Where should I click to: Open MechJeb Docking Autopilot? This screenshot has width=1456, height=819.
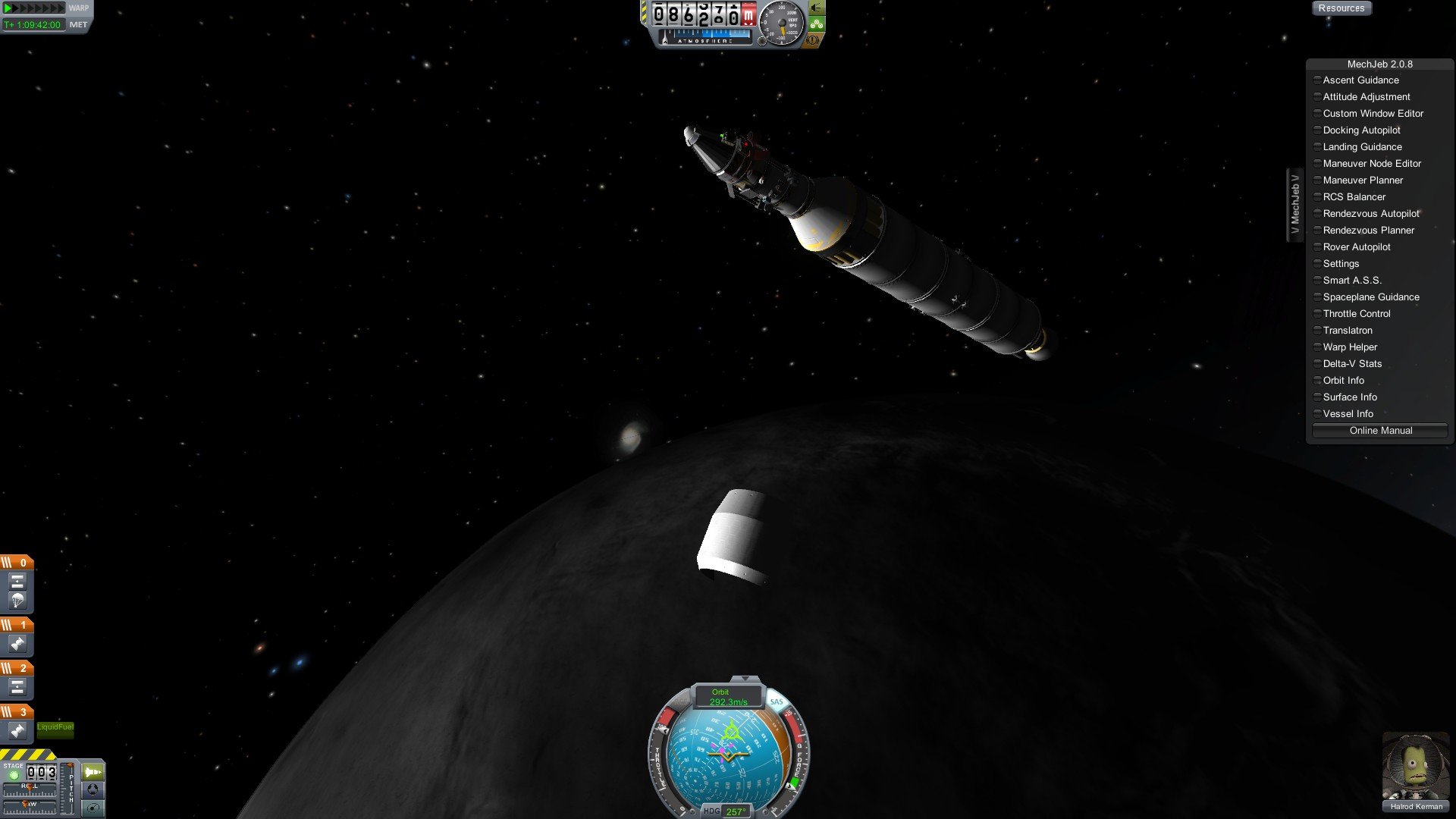(1361, 130)
